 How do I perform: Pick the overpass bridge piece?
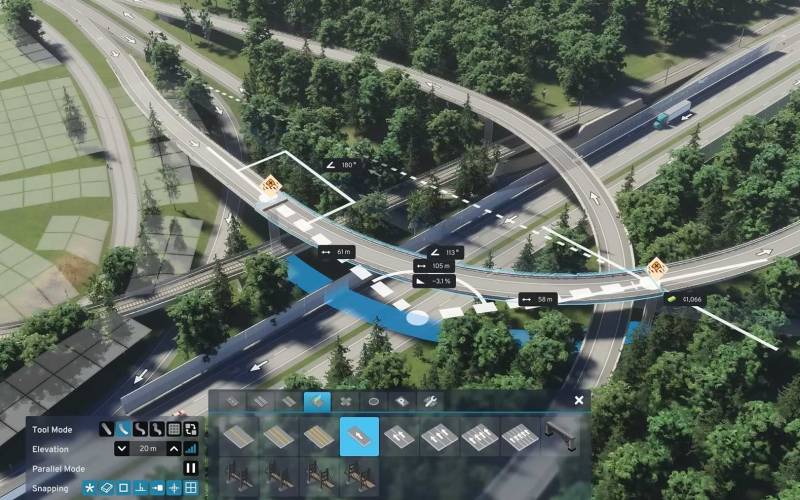pyautogui.click(x=560, y=436)
